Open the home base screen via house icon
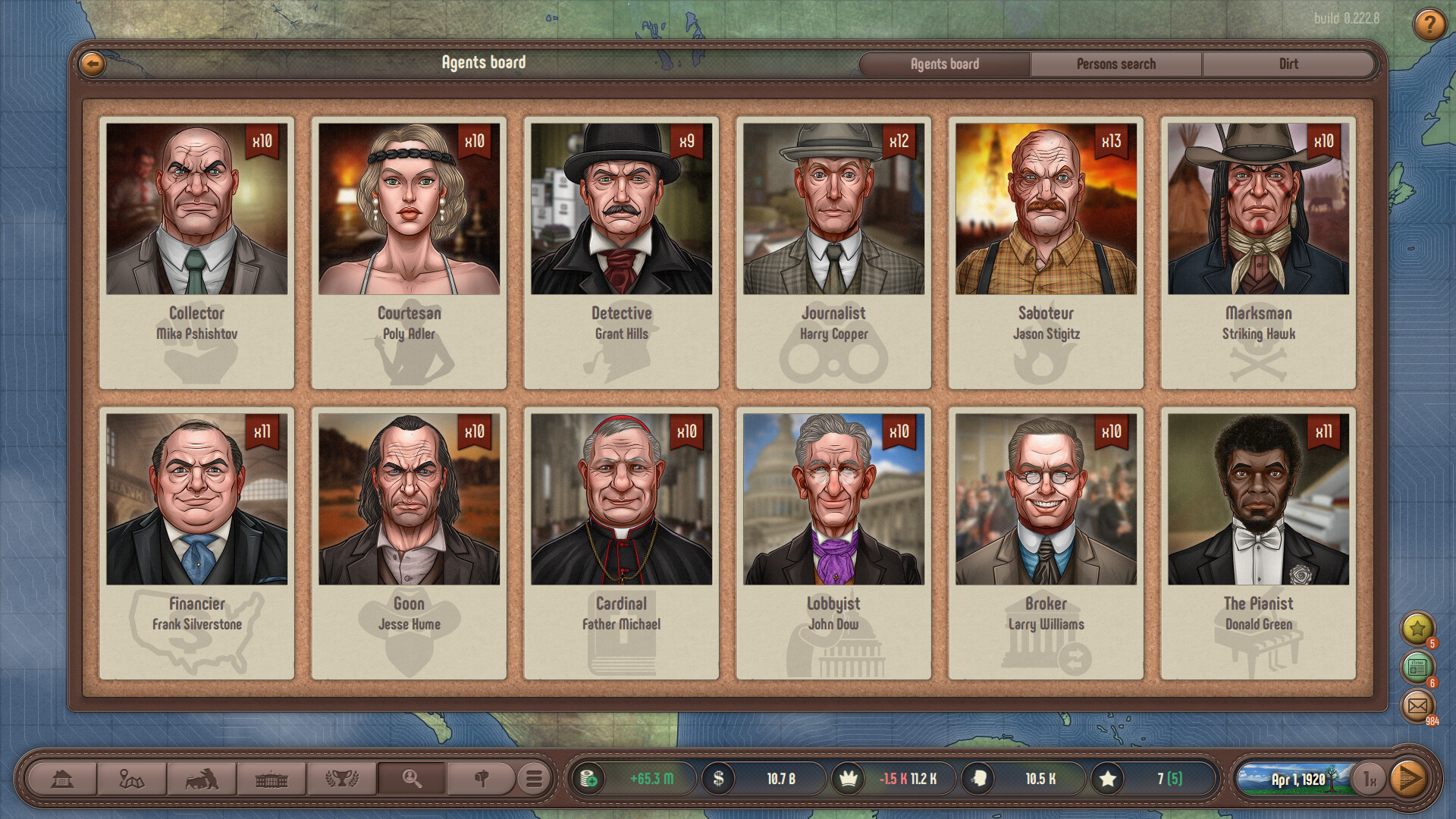Image resolution: width=1456 pixels, height=819 pixels. point(63,777)
